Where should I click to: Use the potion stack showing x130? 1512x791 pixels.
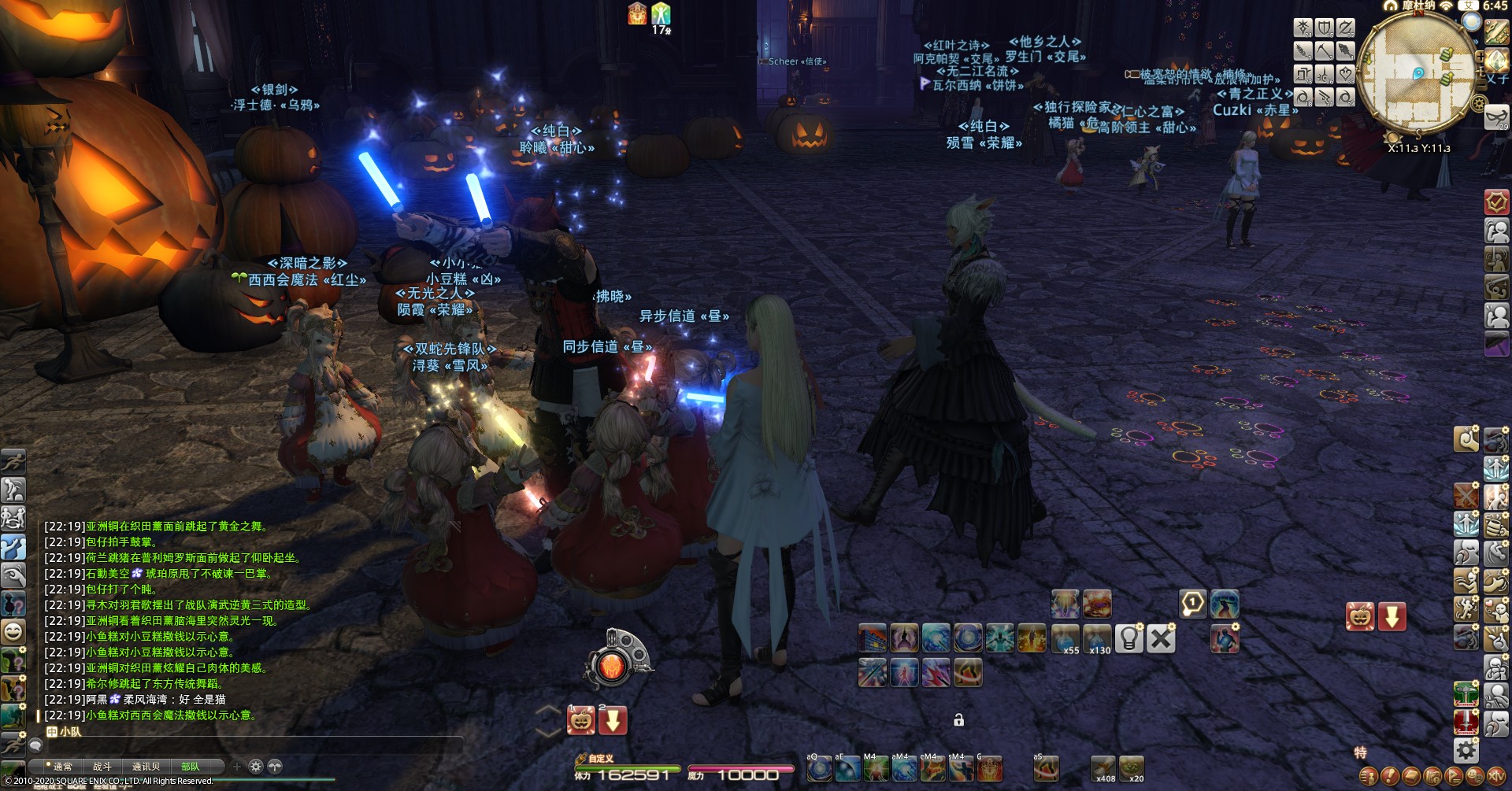coord(1096,638)
